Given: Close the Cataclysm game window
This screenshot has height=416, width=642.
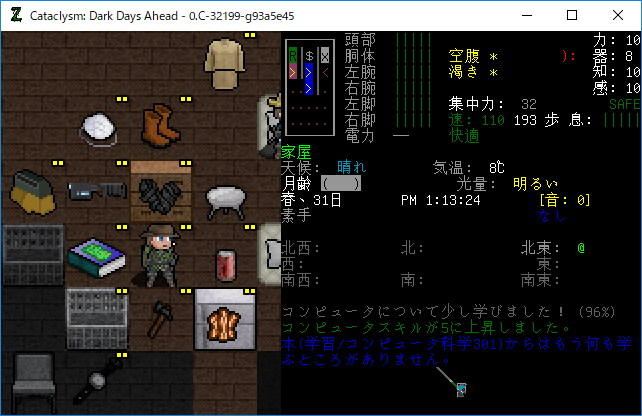Looking at the screenshot, I should (618, 15).
